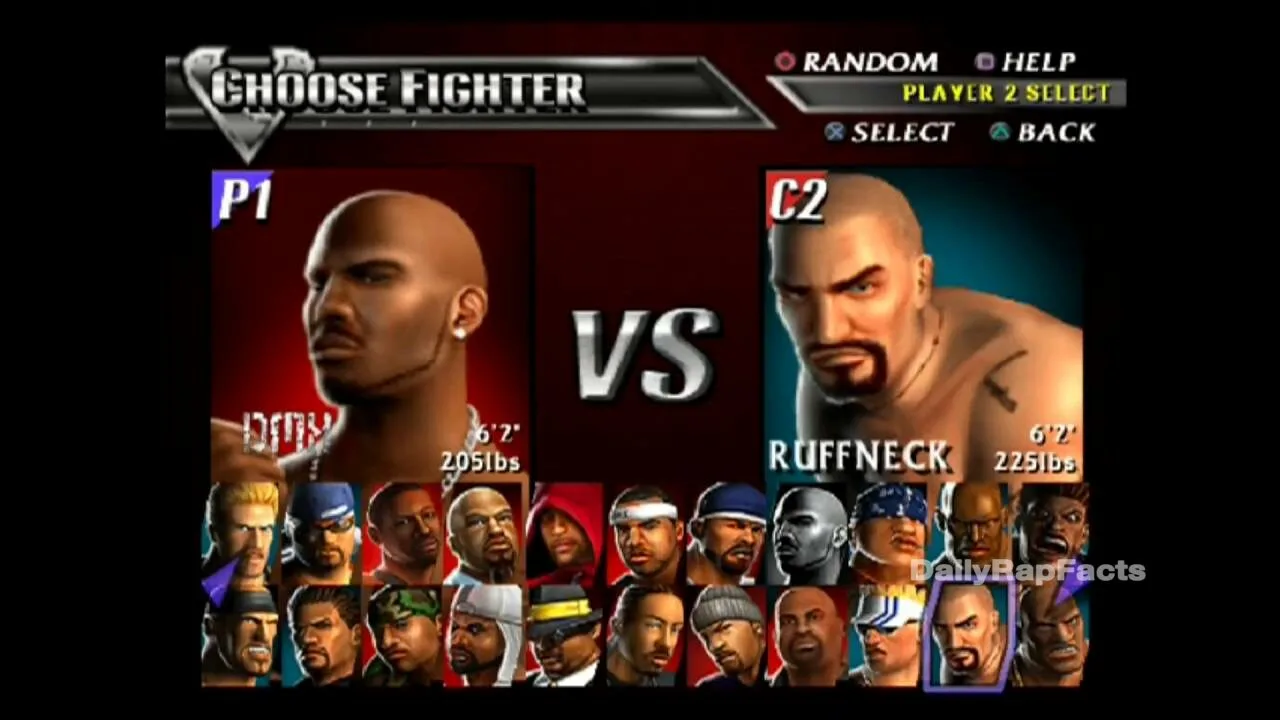Image resolution: width=1280 pixels, height=720 pixels.
Task: Pick the fighter with the yellow-banded hat
Action: click(565, 635)
